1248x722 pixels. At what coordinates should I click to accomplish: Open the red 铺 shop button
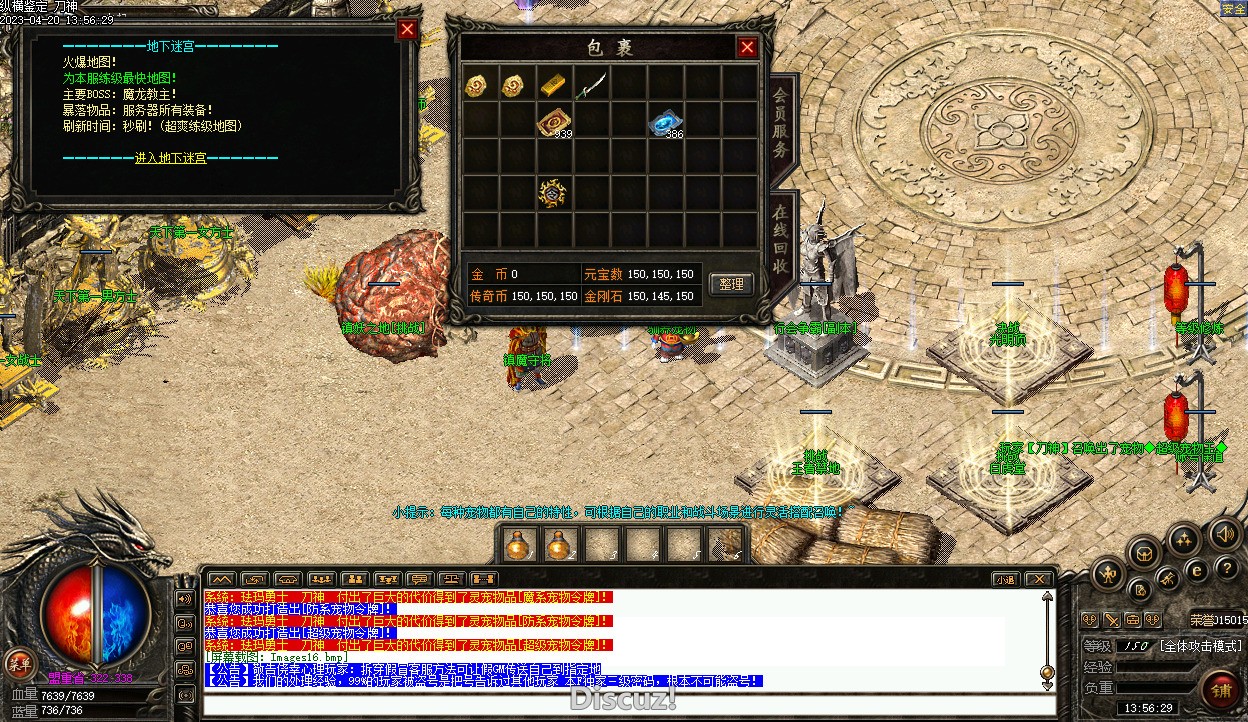pos(1221,691)
